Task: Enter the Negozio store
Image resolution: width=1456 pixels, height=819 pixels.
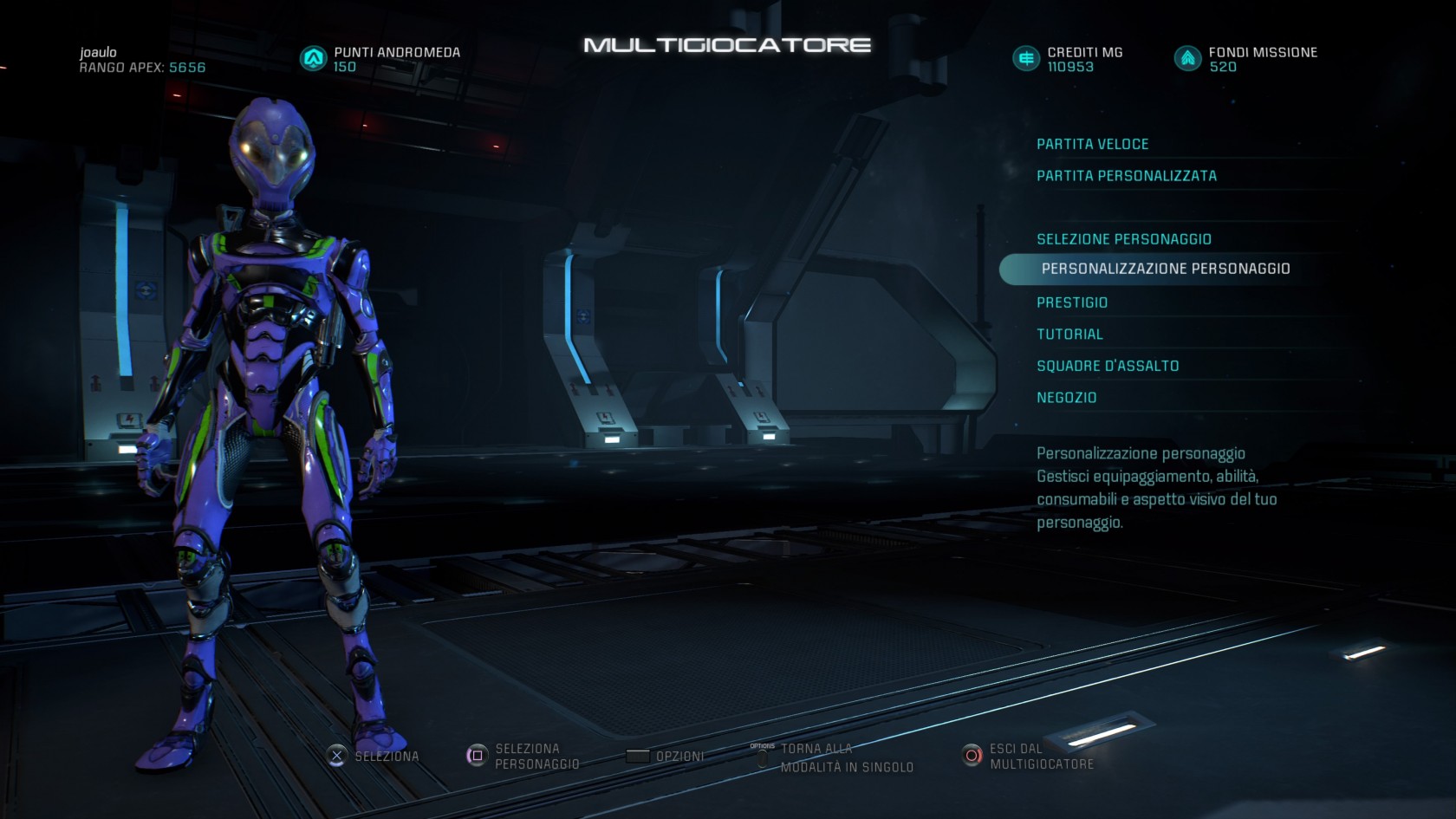Action: pyautogui.click(x=1066, y=398)
